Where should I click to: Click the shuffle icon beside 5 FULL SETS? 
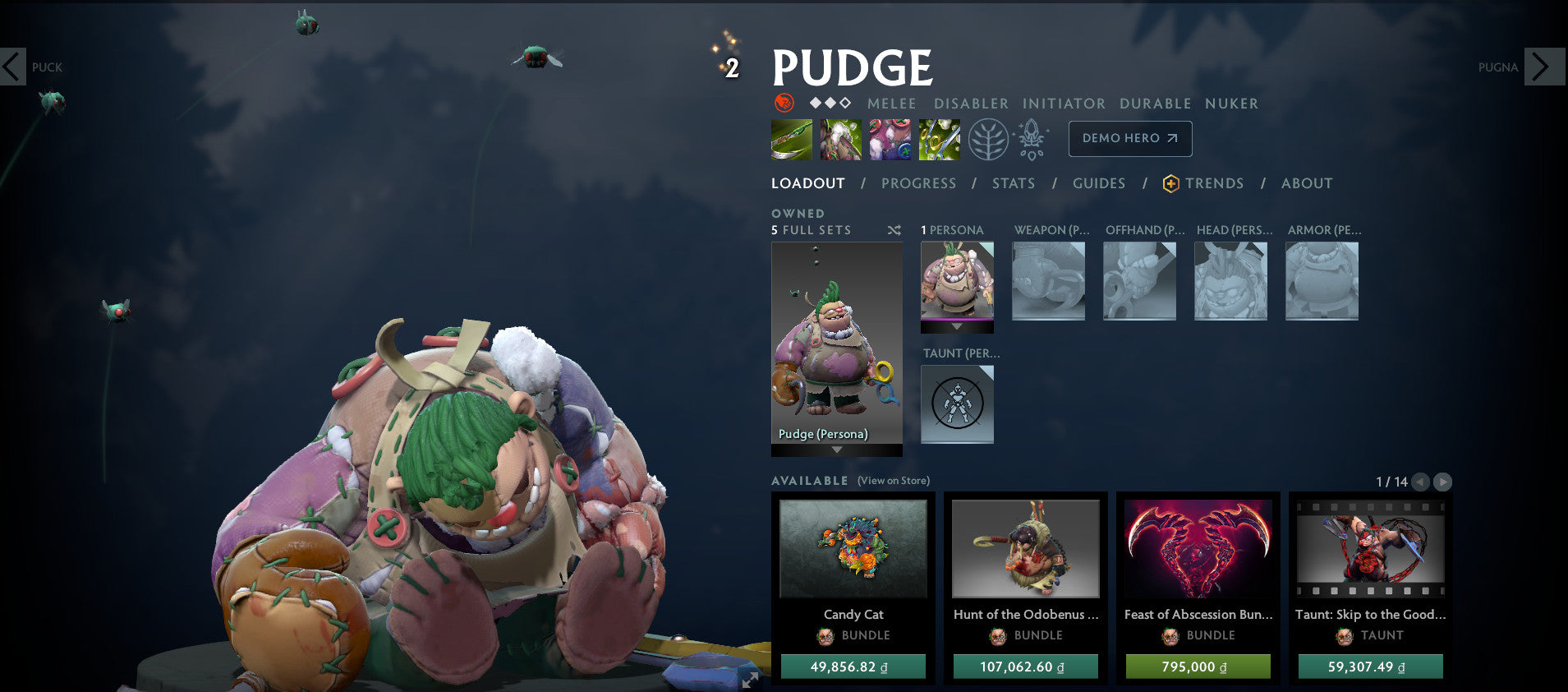coord(894,231)
